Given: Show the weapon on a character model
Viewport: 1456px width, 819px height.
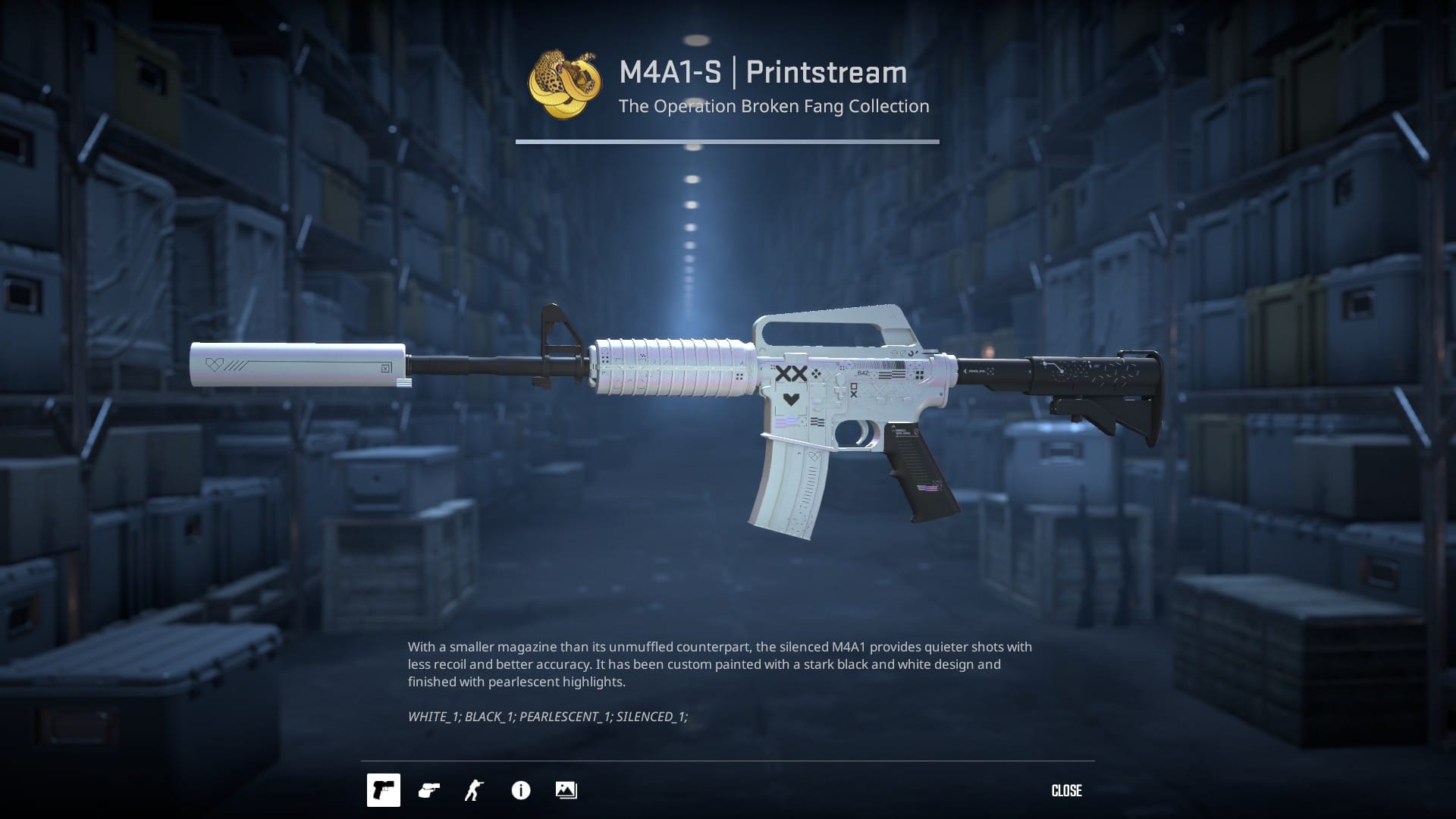Looking at the screenshot, I should point(474,790).
